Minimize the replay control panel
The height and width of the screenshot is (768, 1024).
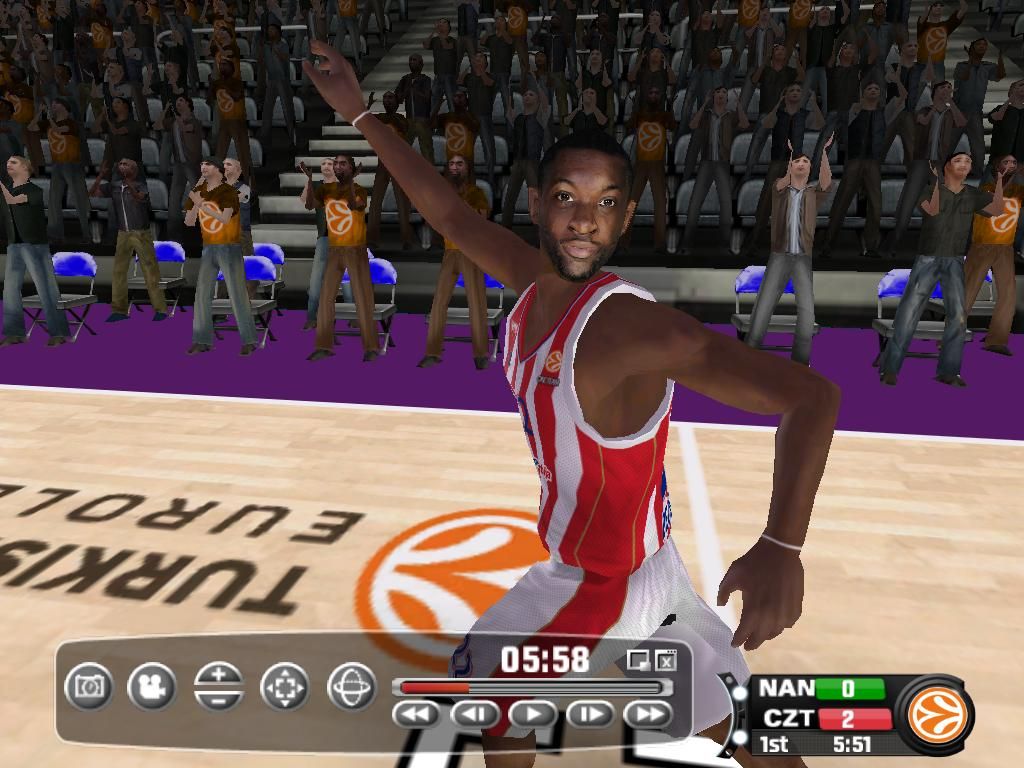(637, 660)
